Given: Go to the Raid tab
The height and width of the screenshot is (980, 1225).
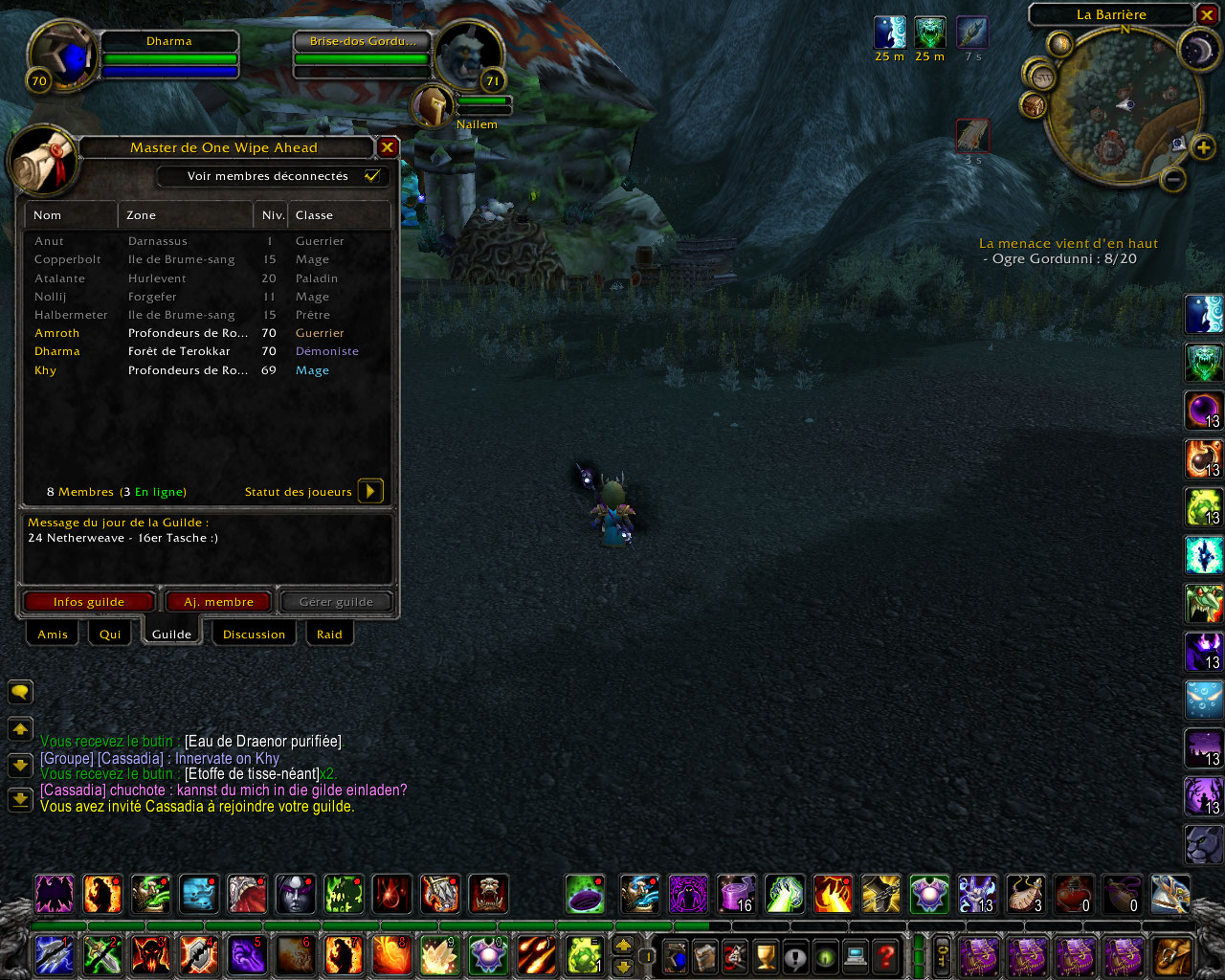Looking at the screenshot, I should pos(329,635).
